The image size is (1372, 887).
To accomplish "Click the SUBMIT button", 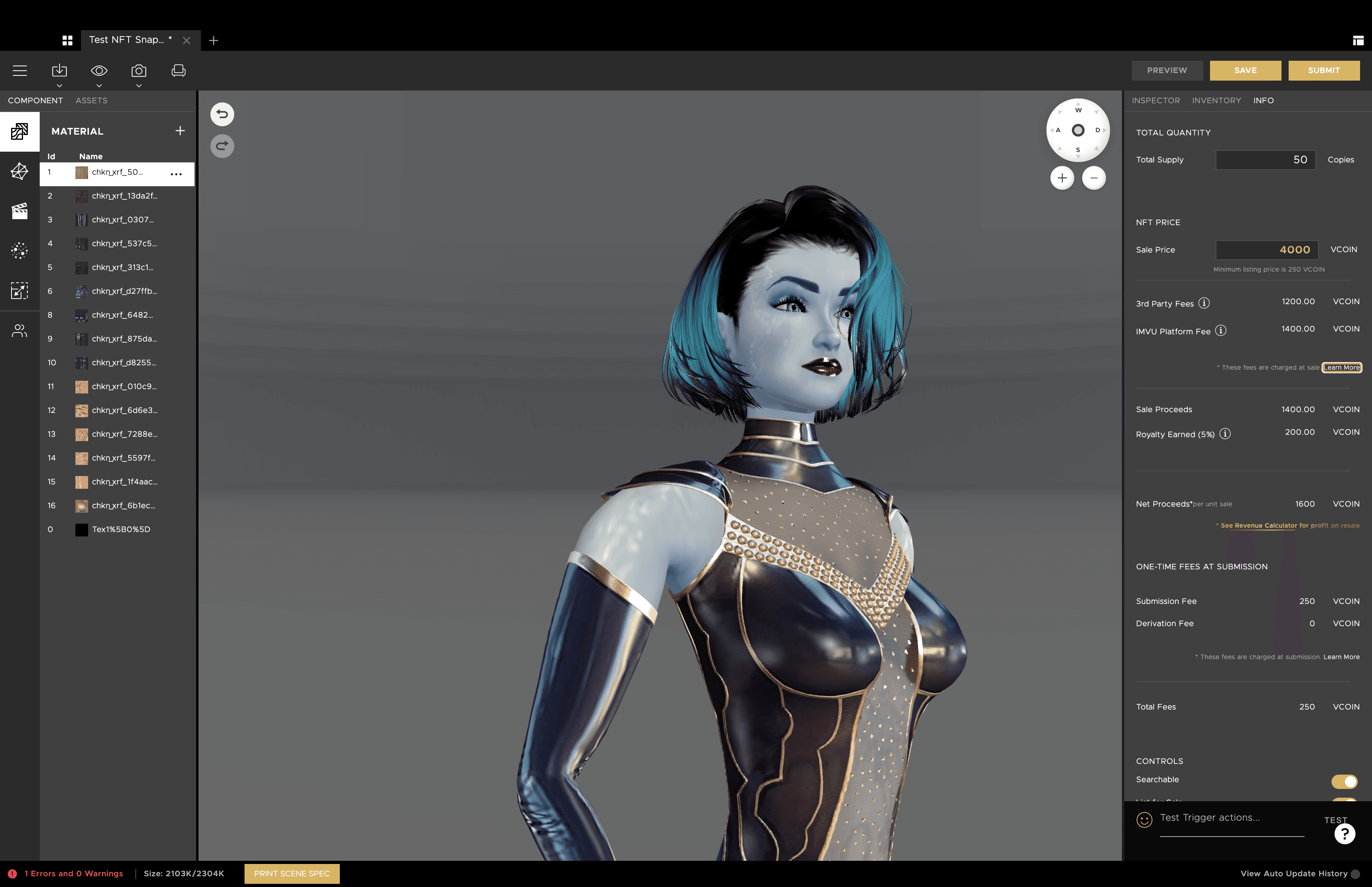I will pyautogui.click(x=1324, y=70).
